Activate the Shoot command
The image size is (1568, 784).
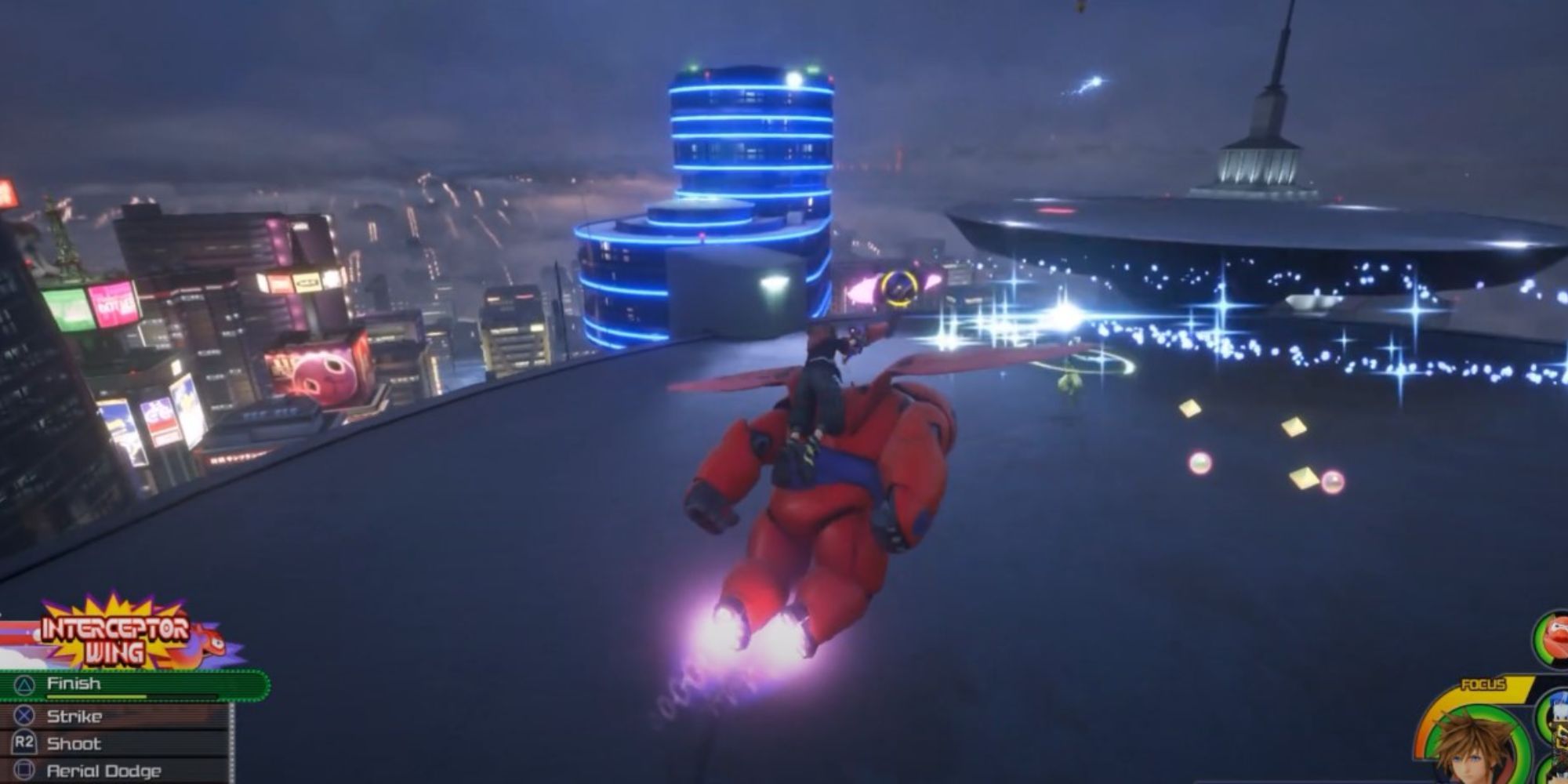[74, 743]
